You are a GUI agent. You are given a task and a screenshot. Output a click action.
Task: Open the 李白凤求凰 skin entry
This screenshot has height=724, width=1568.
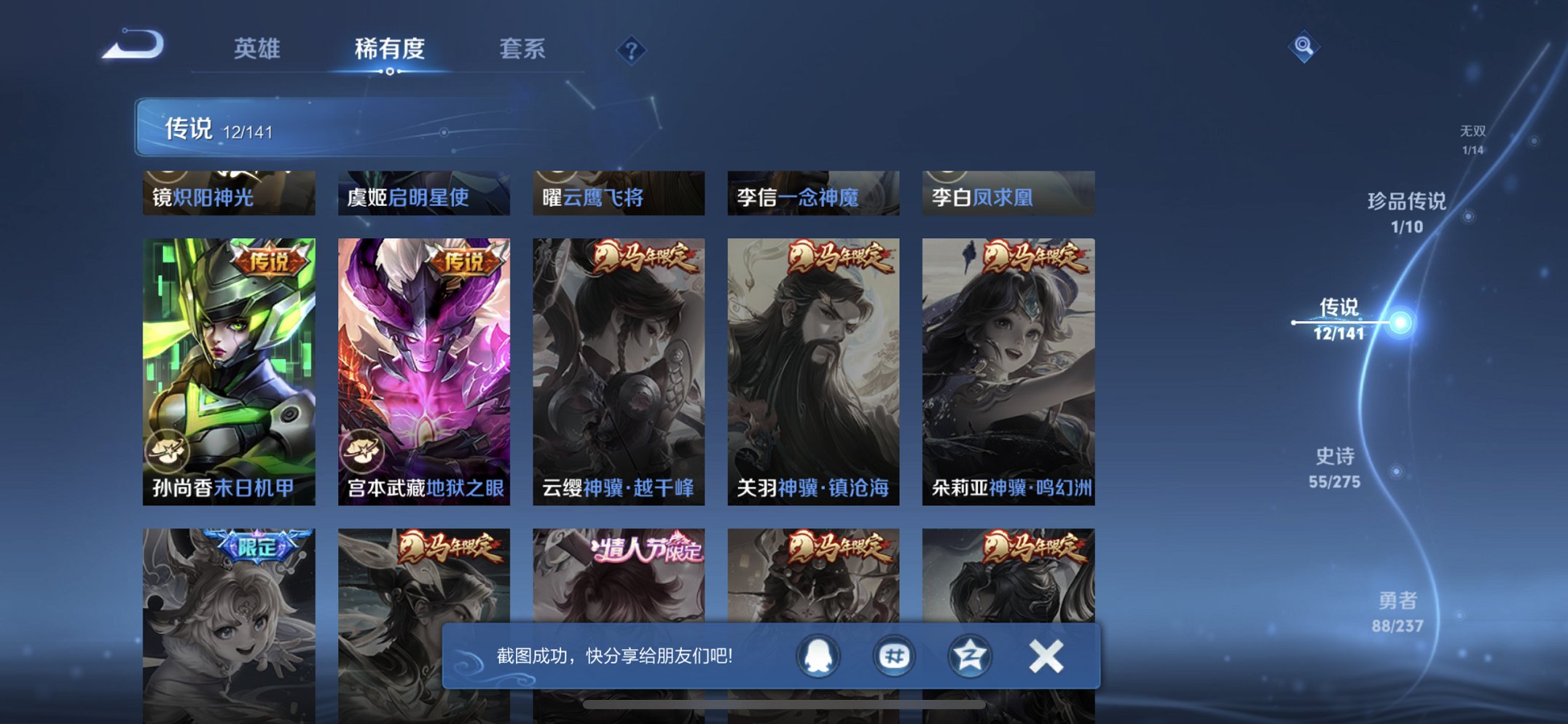click(x=1006, y=193)
